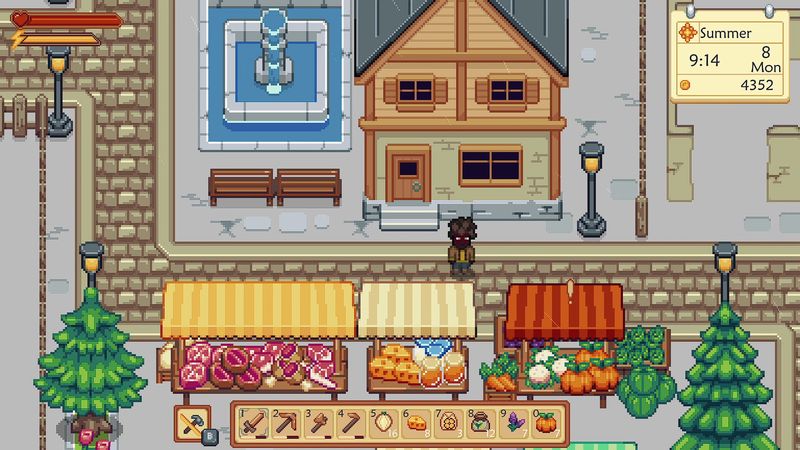
Task: Select the seed bag in slot 8
Action: (482, 423)
